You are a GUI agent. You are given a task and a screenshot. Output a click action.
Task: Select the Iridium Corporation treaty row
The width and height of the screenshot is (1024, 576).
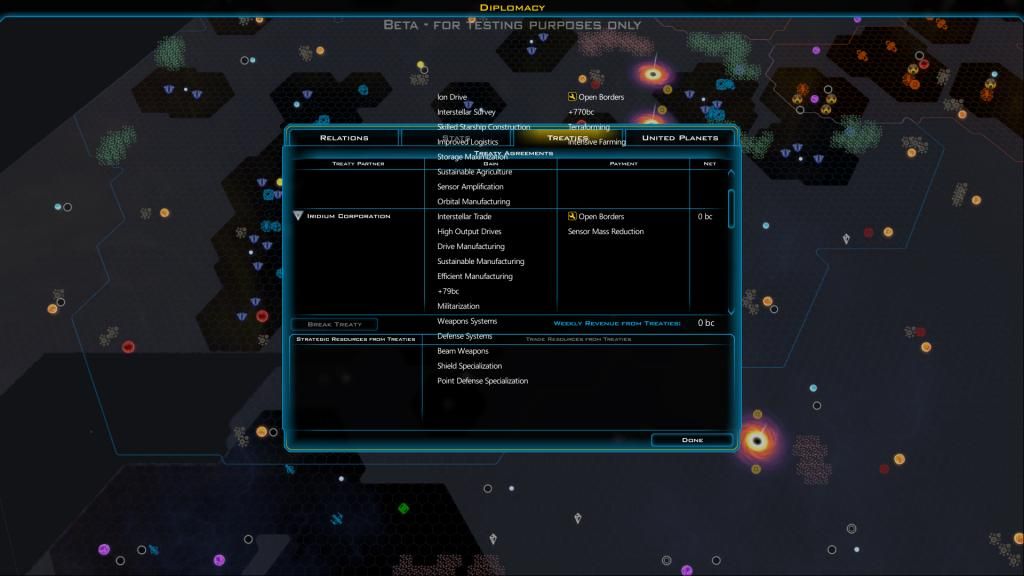click(348, 216)
